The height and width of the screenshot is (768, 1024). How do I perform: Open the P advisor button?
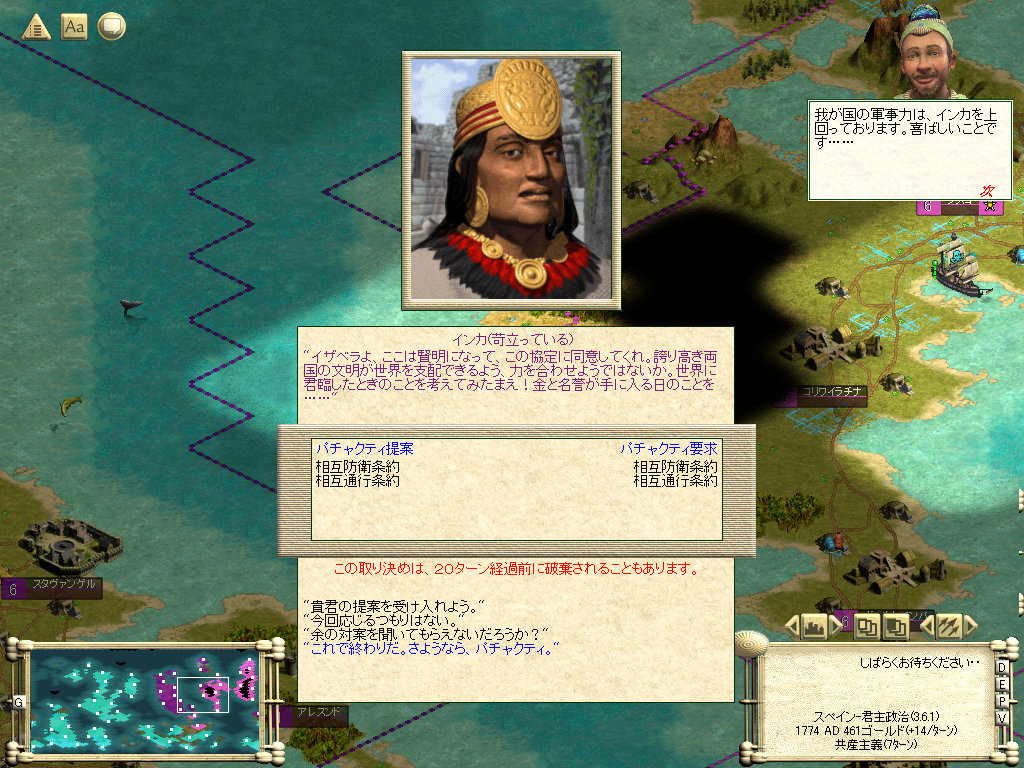pyautogui.click(x=1002, y=701)
